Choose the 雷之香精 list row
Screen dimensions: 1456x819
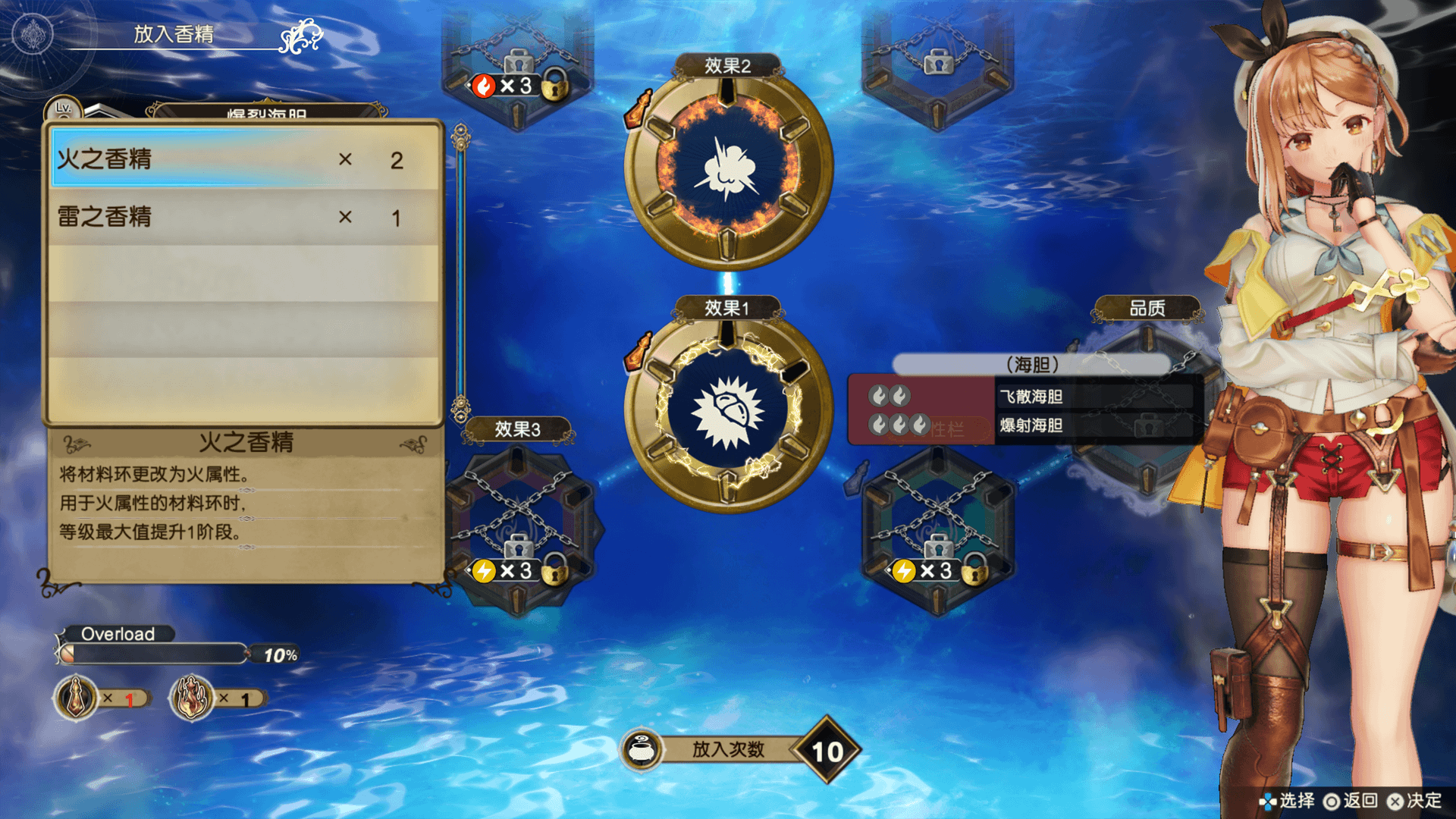243,217
